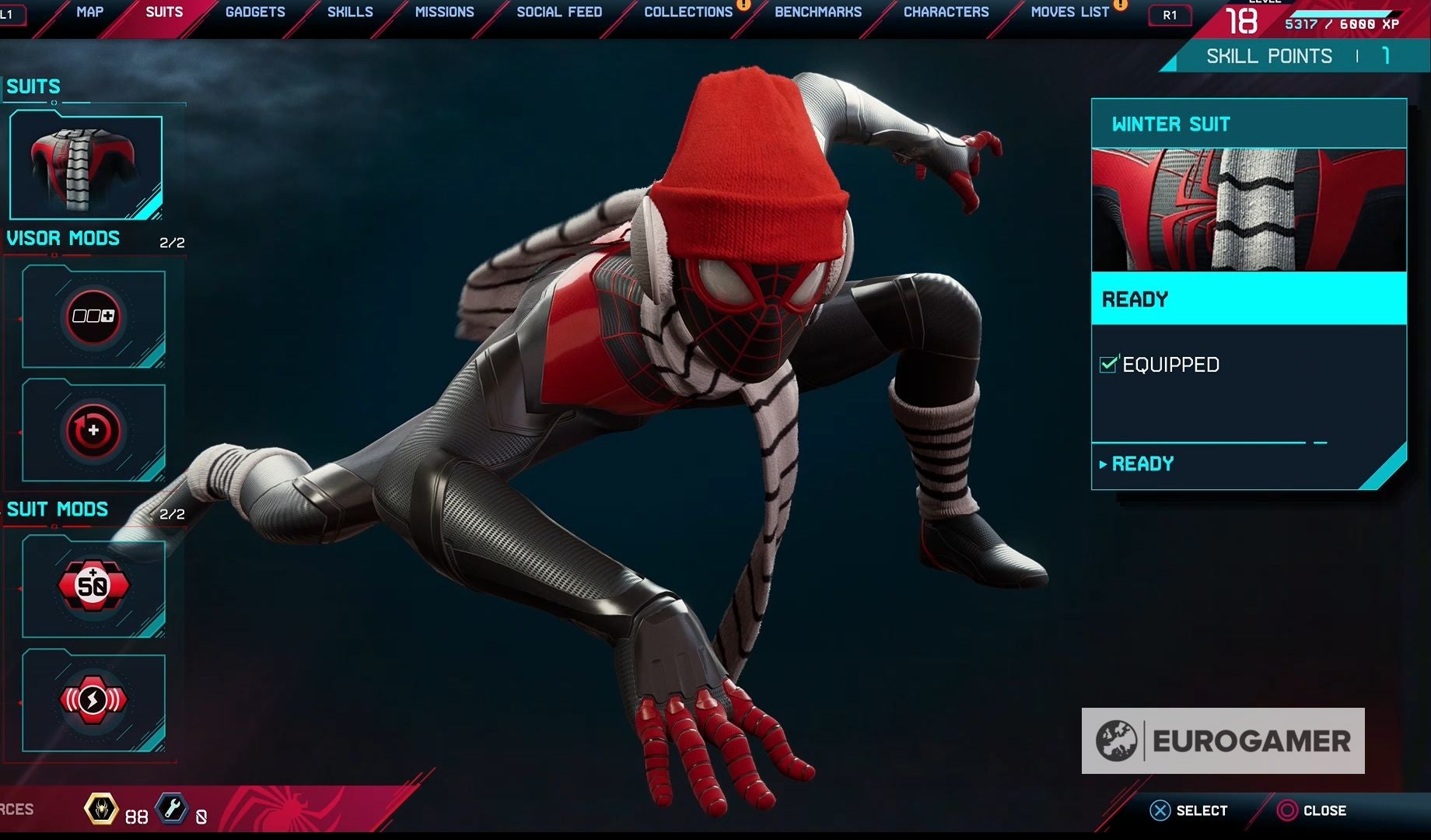Screen dimensions: 1431x840
Task: Open the SKILLS tab
Action: [348, 12]
